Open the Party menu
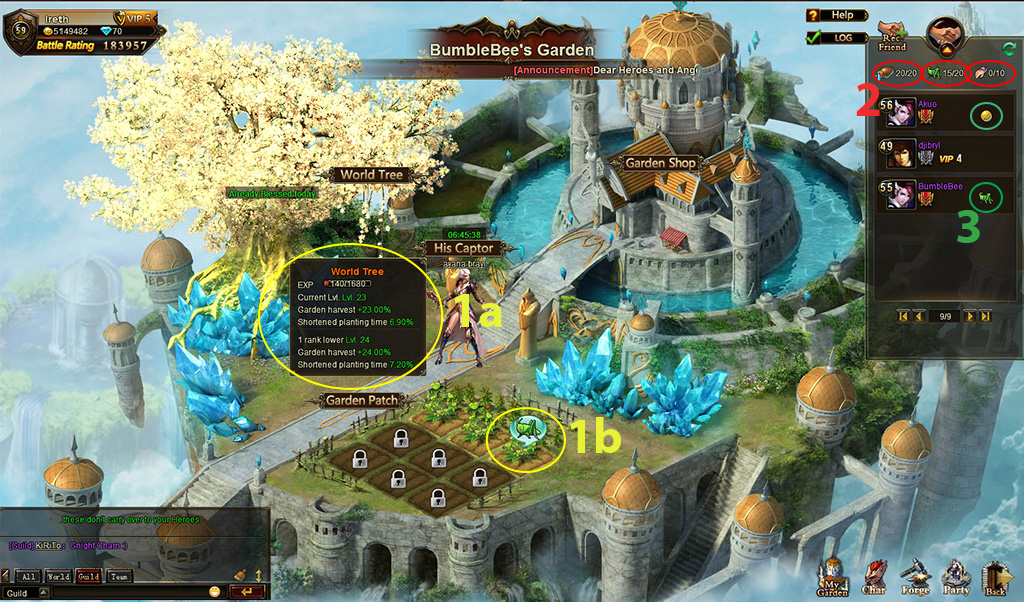The height and width of the screenshot is (602, 1024). pyautogui.click(x=956, y=580)
